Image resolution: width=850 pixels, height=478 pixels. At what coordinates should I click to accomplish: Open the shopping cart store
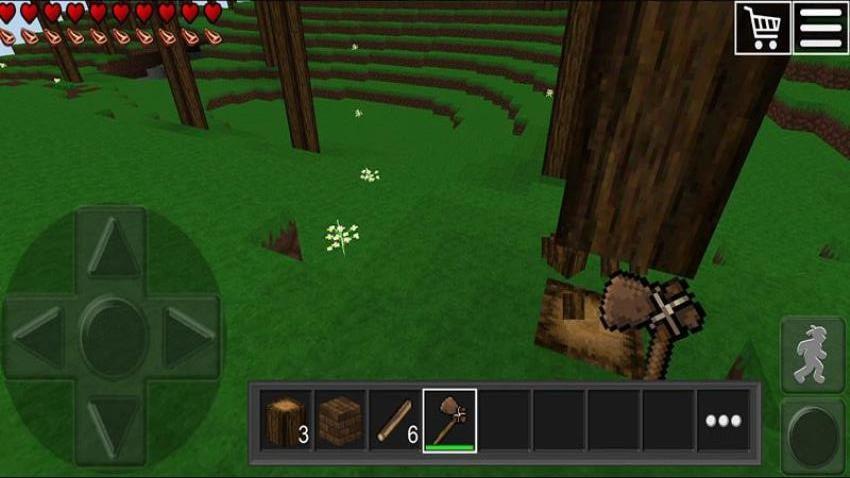click(763, 27)
